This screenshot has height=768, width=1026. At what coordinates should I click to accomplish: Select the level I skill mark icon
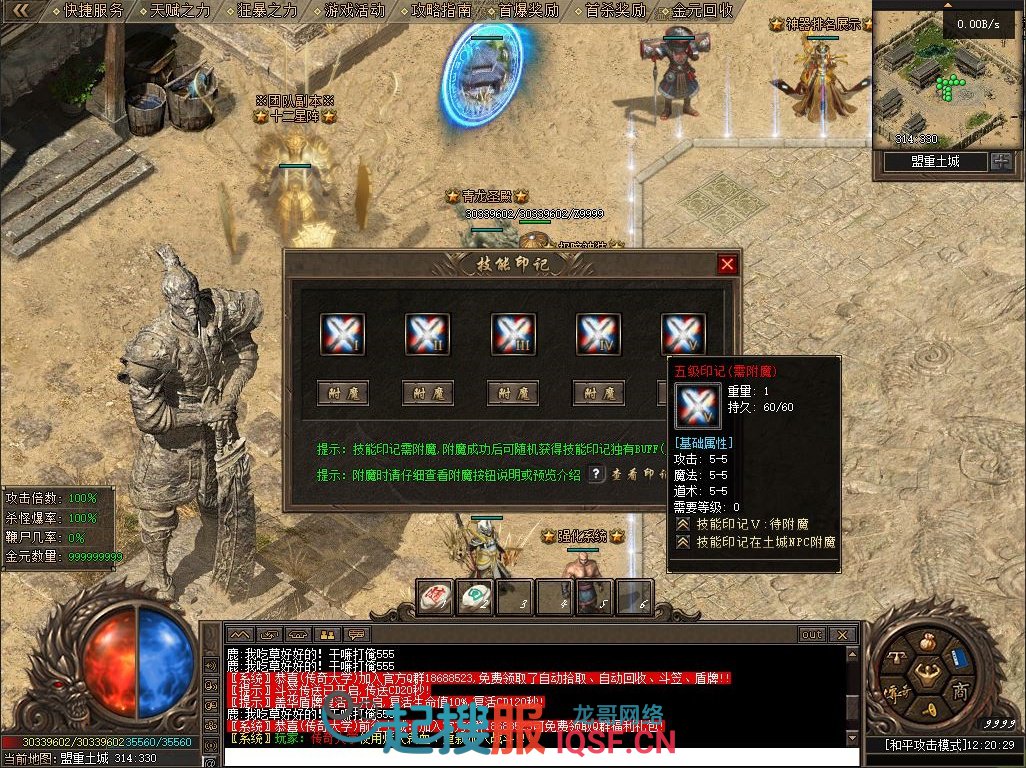pyautogui.click(x=342, y=334)
